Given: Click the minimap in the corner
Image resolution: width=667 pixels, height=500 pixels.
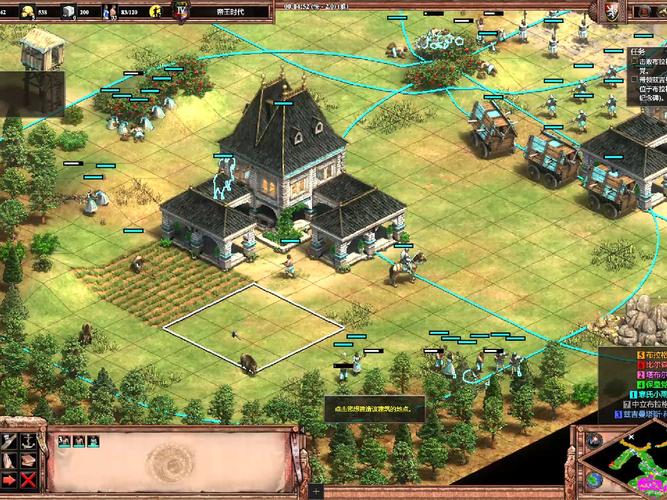Looking at the screenshot, I should click(625, 470).
